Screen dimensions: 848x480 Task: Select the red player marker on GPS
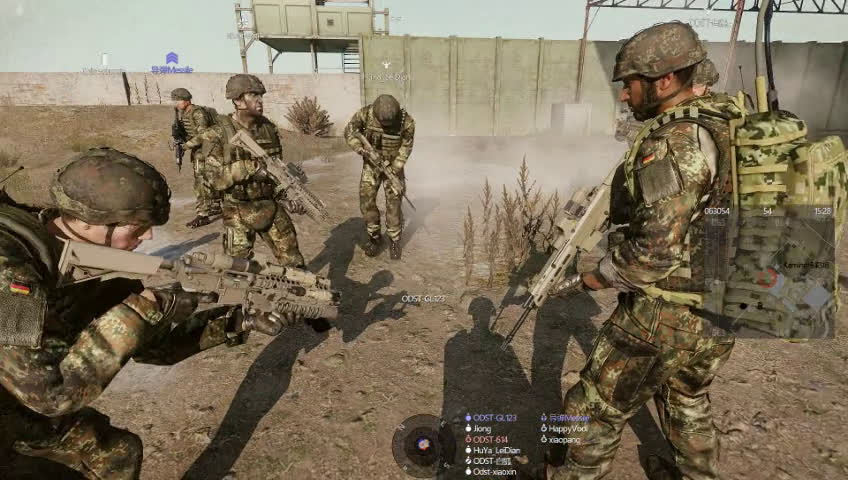pyautogui.click(x=766, y=277)
